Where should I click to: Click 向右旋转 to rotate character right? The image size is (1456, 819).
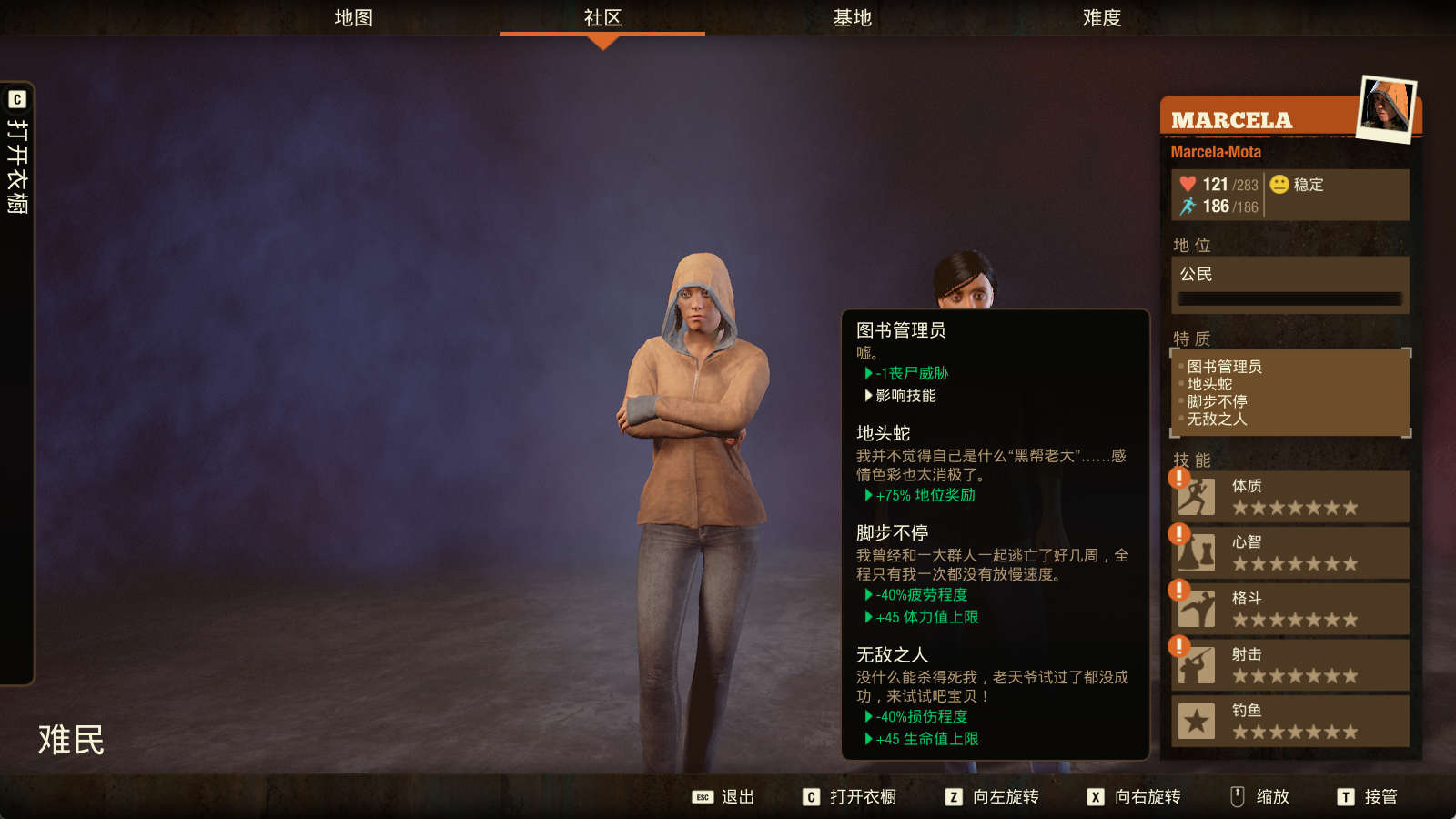tap(1135, 797)
